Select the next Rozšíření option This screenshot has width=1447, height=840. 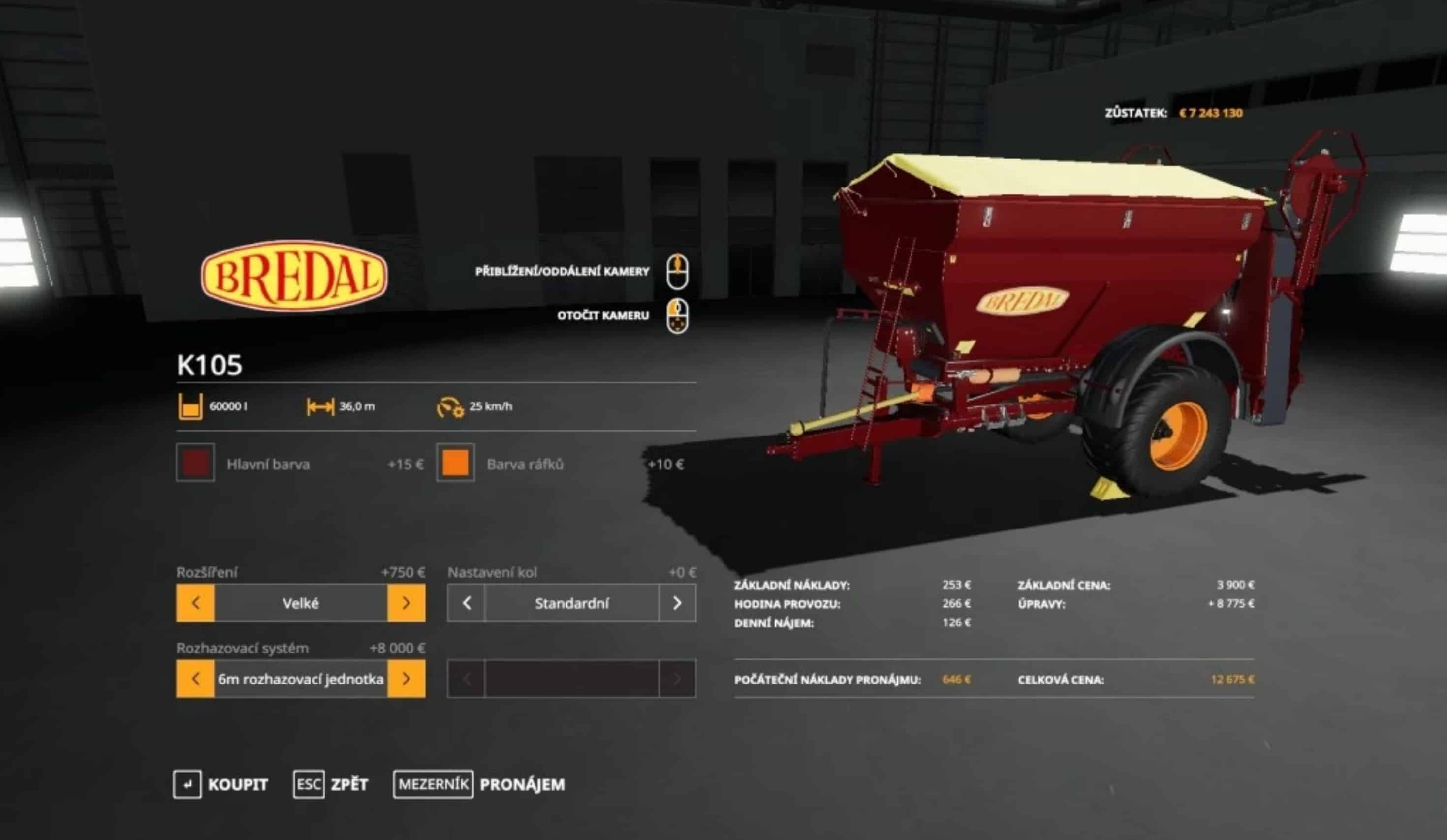pyautogui.click(x=407, y=603)
